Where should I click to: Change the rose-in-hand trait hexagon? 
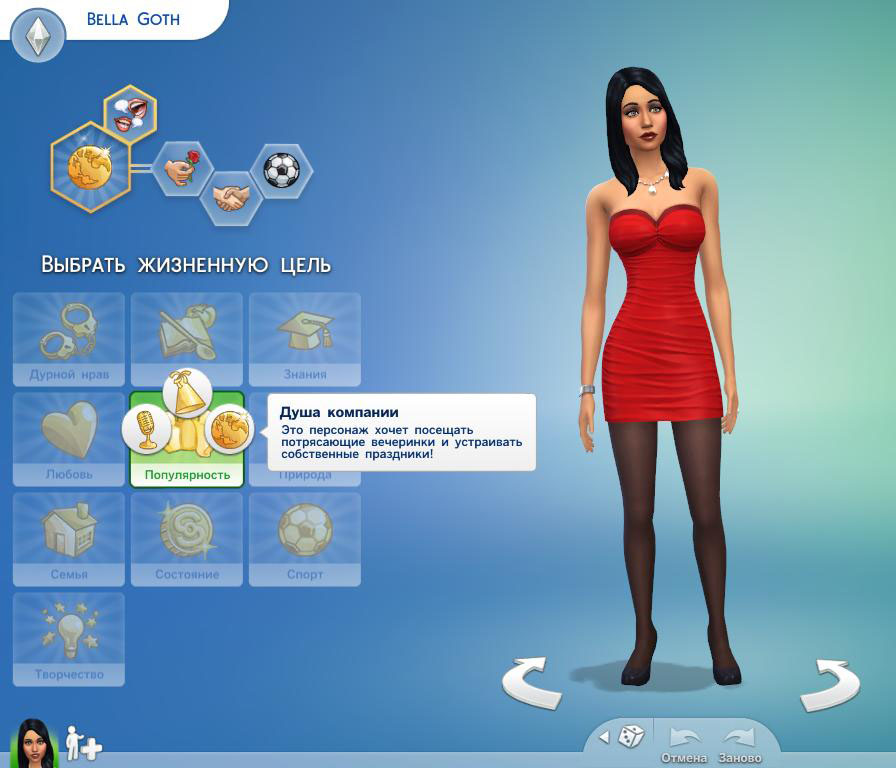coord(182,168)
